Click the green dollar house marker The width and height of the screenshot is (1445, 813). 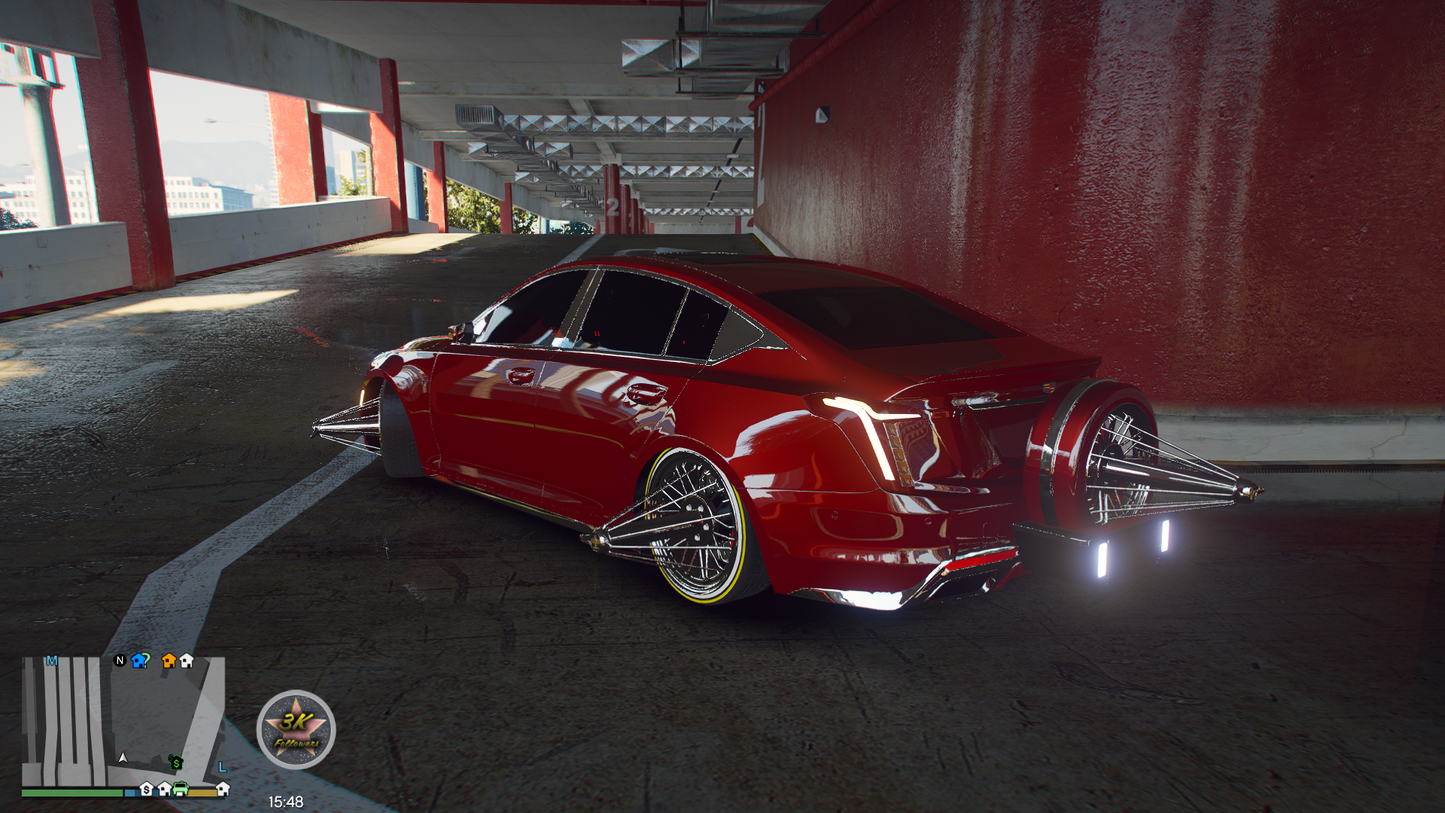tap(176, 763)
